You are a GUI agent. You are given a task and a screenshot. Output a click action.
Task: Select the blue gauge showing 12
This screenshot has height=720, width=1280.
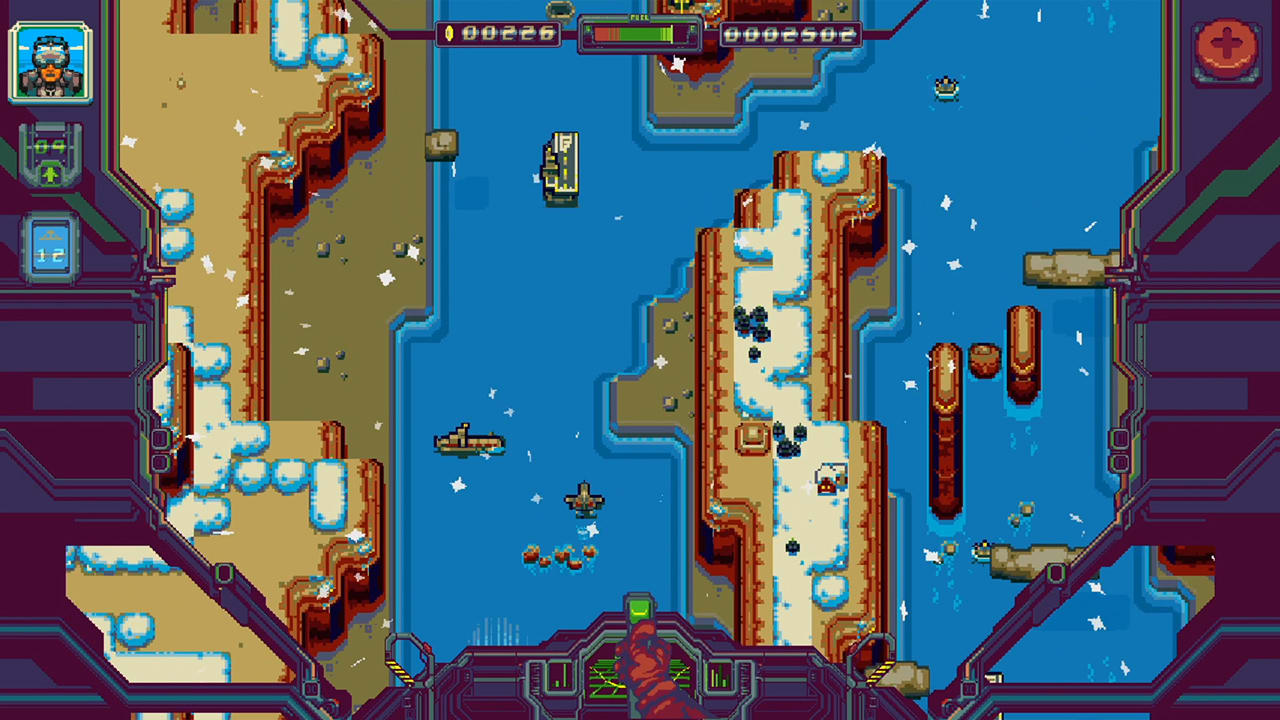click(x=49, y=247)
